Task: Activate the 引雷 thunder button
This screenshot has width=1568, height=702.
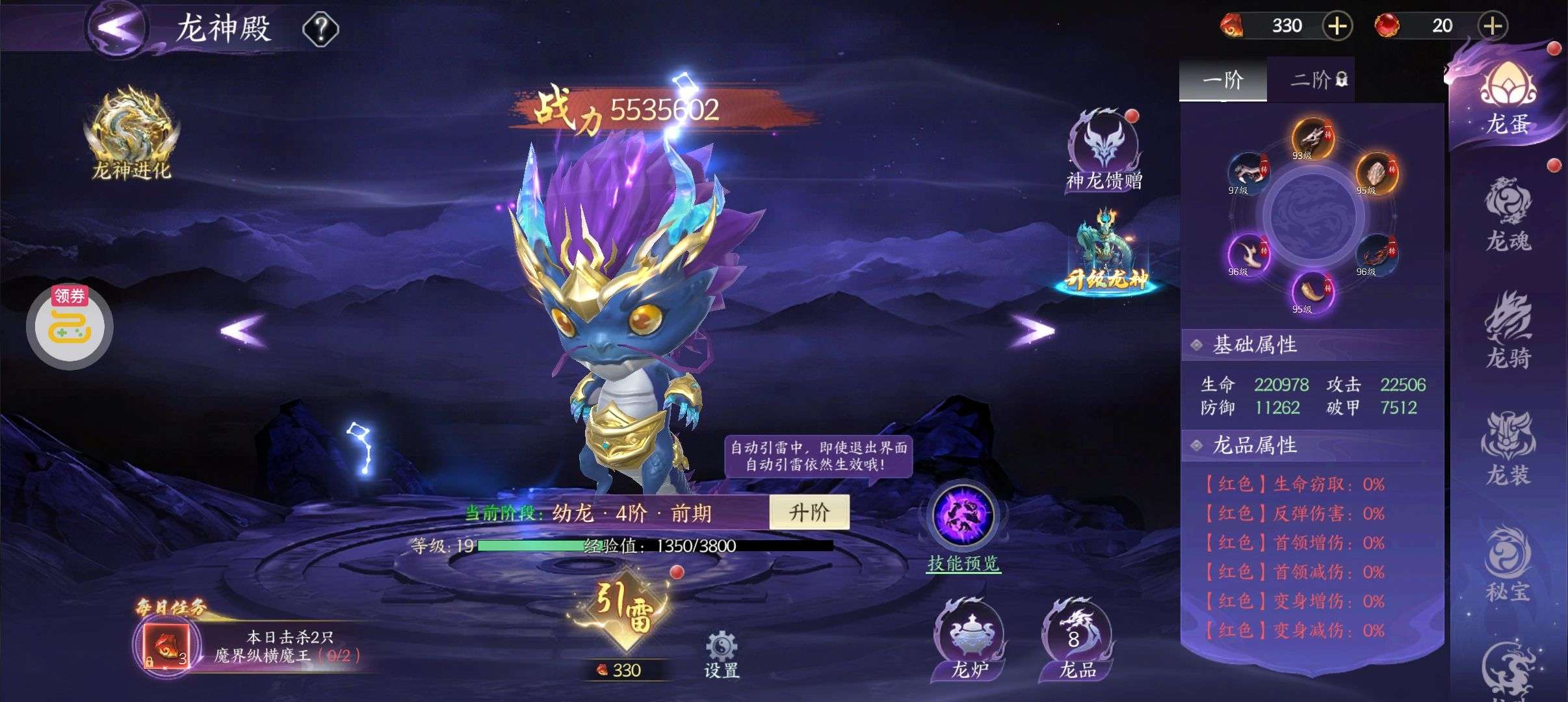Action: pos(623,609)
